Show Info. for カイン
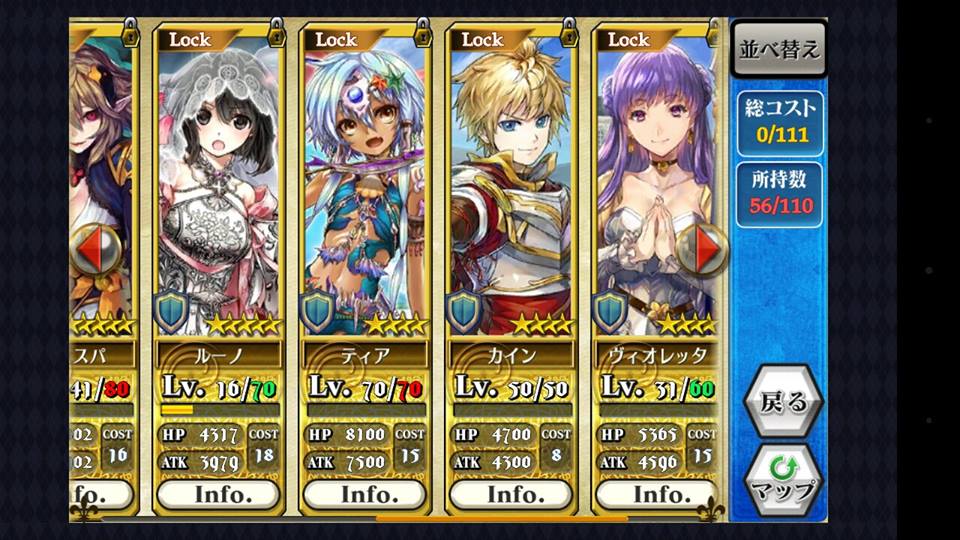Image resolution: width=960 pixels, height=540 pixels. 511,494
